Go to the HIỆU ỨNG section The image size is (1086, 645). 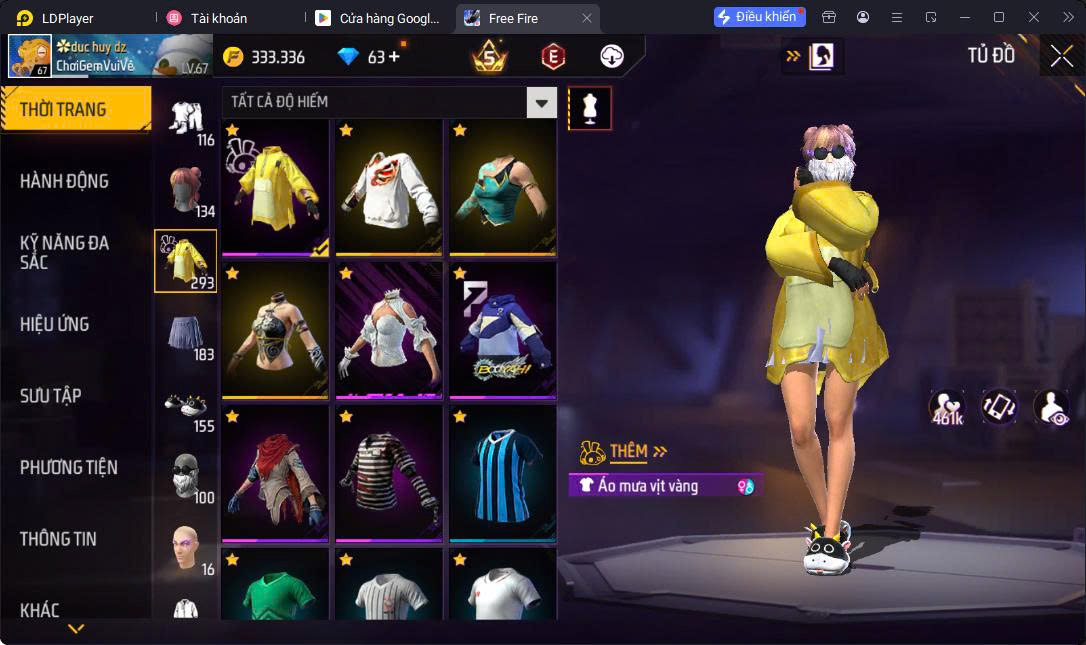tap(55, 324)
